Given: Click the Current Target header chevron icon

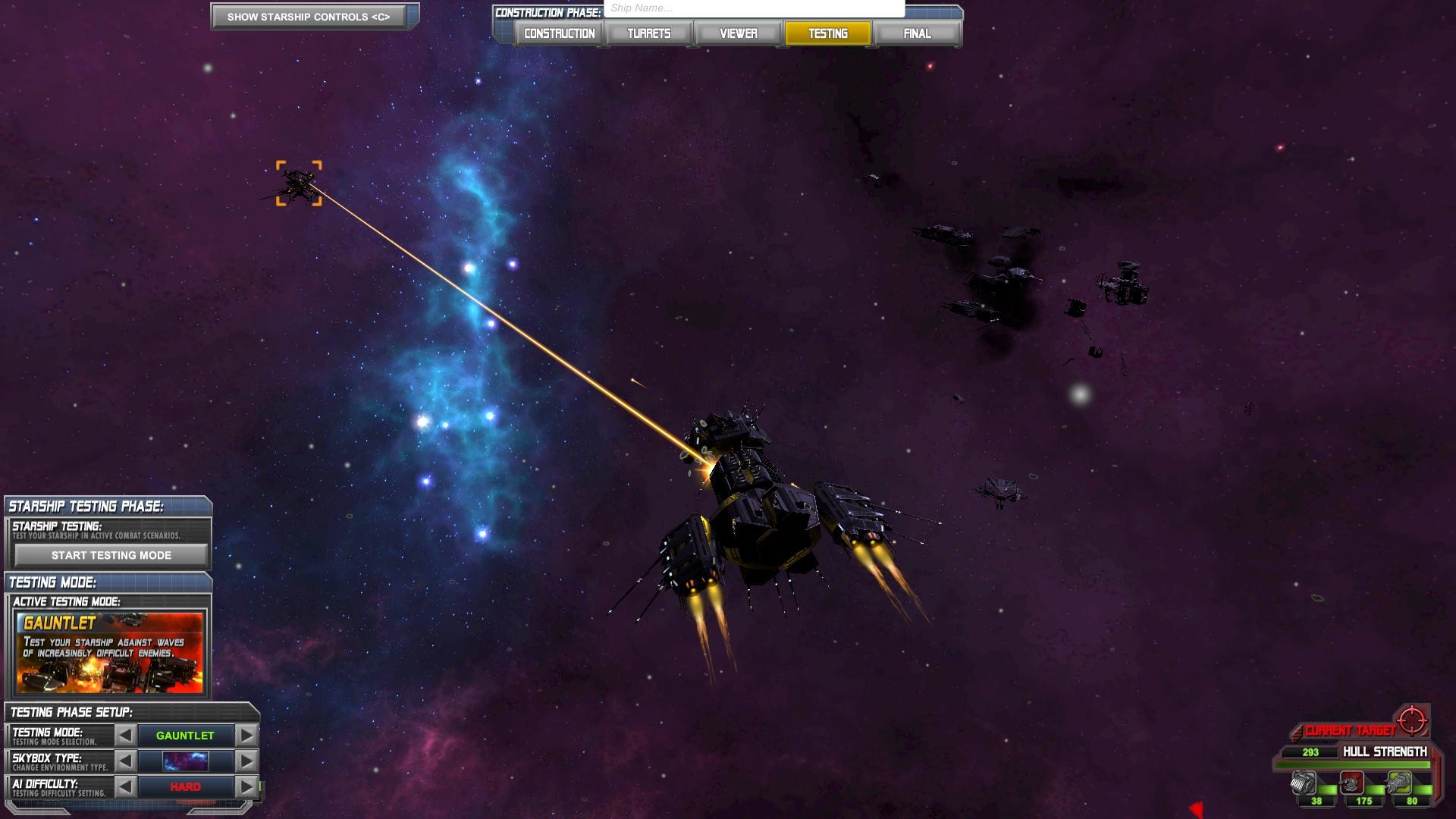Looking at the screenshot, I should [1296, 733].
